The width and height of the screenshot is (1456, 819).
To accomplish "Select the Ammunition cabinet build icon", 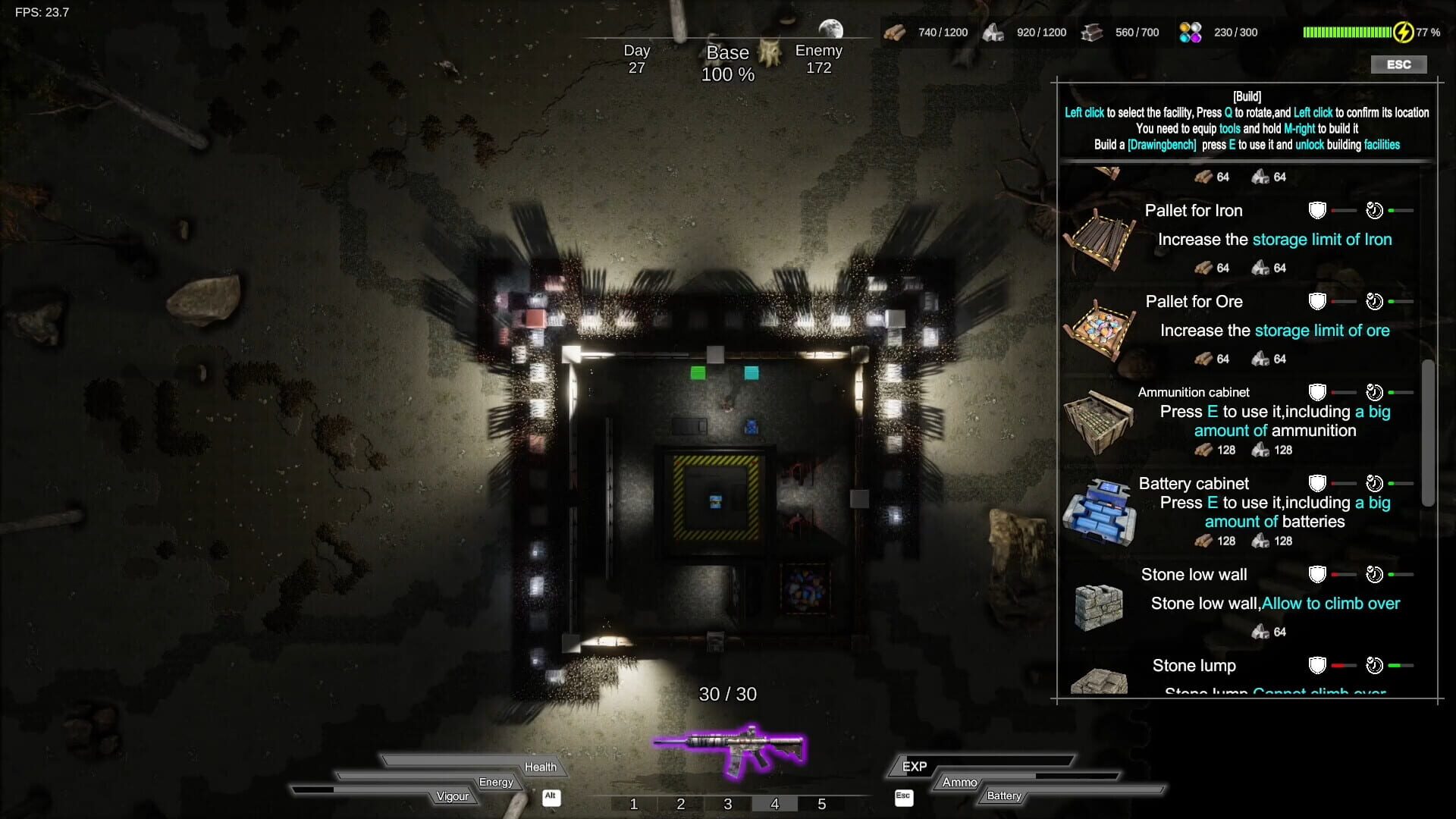I will click(x=1100, y=421).
